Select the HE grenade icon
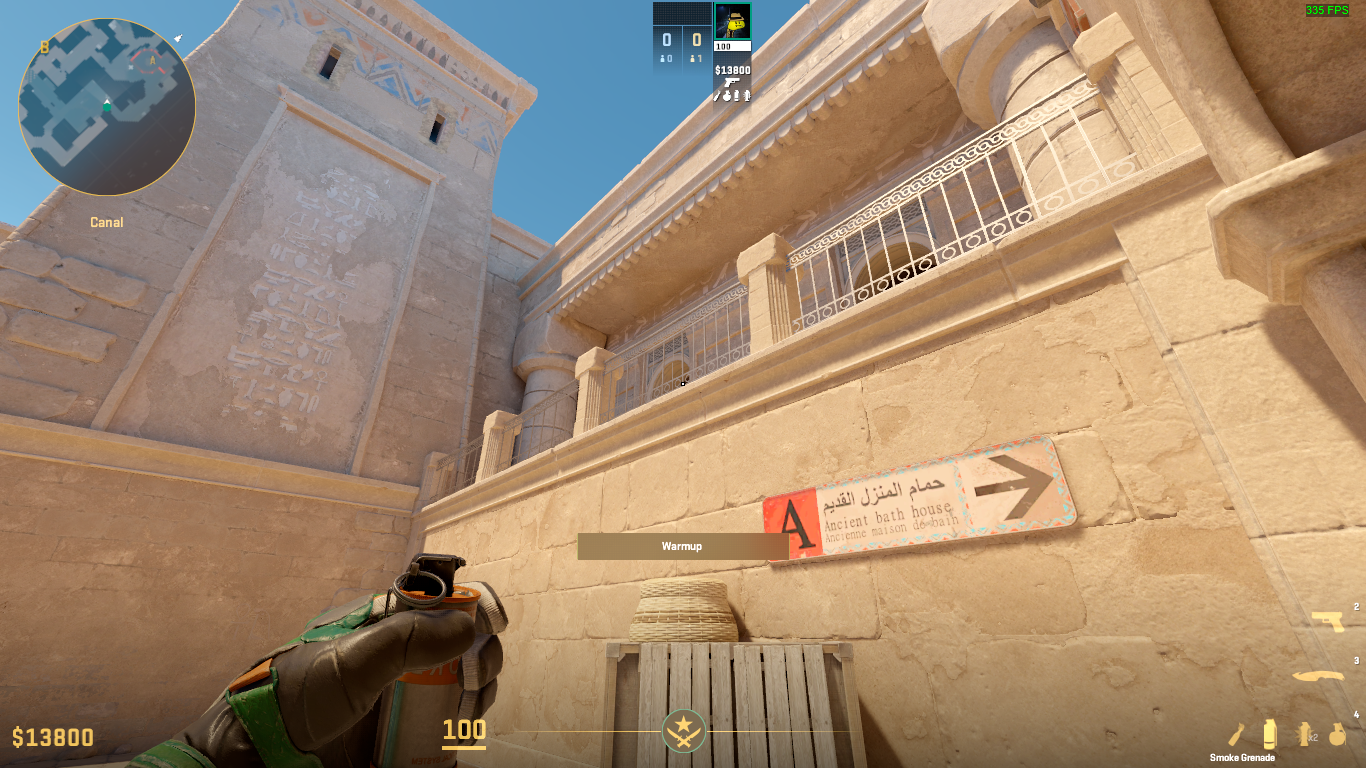The height and width of the screenshot is (768, 1366). pos(1337,735)
